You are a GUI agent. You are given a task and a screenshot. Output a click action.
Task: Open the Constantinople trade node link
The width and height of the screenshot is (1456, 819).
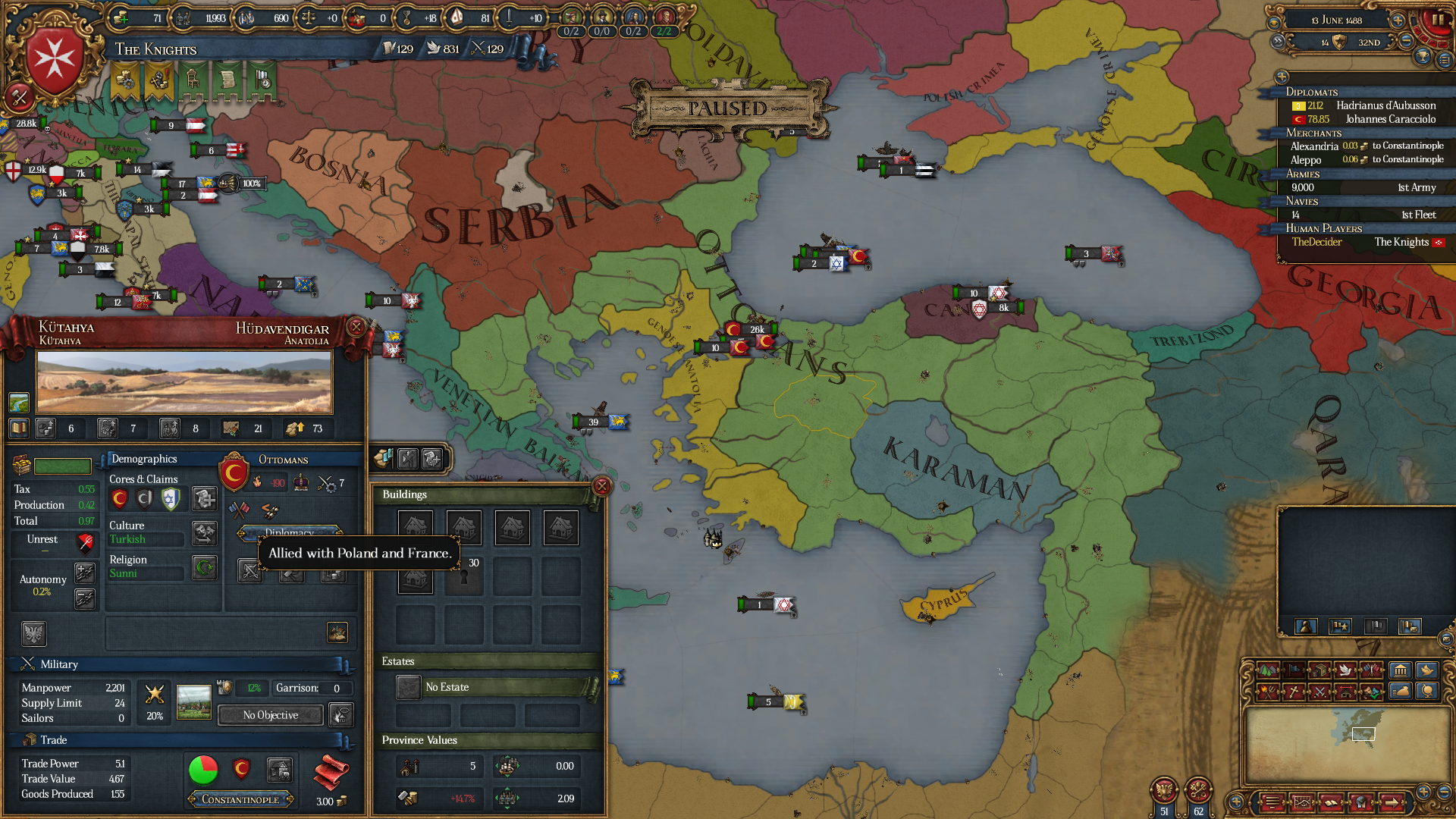240,799
